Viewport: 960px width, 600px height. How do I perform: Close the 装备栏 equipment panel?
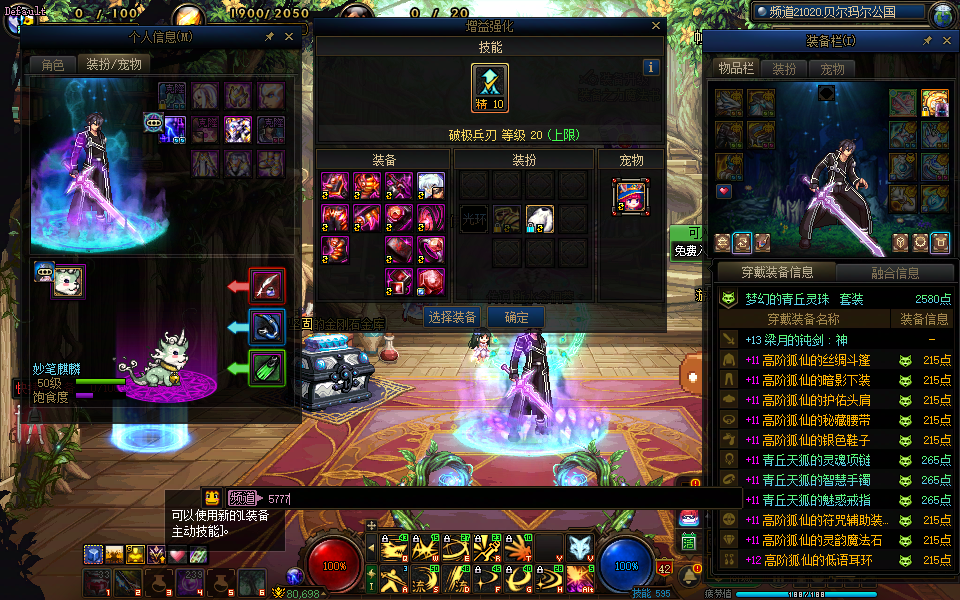coord(946,41)
